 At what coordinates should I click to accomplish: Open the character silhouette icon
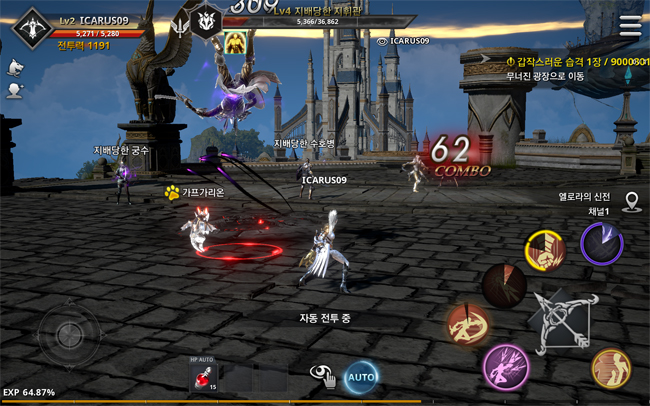tap(15, 90)
